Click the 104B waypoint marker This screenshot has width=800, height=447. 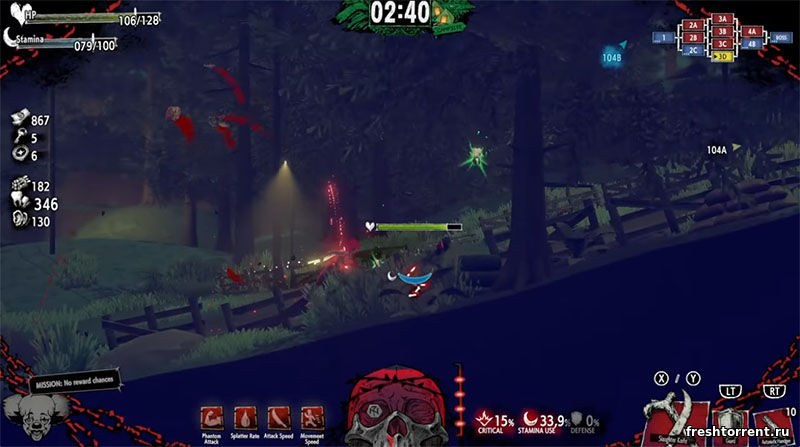point(611,58)
